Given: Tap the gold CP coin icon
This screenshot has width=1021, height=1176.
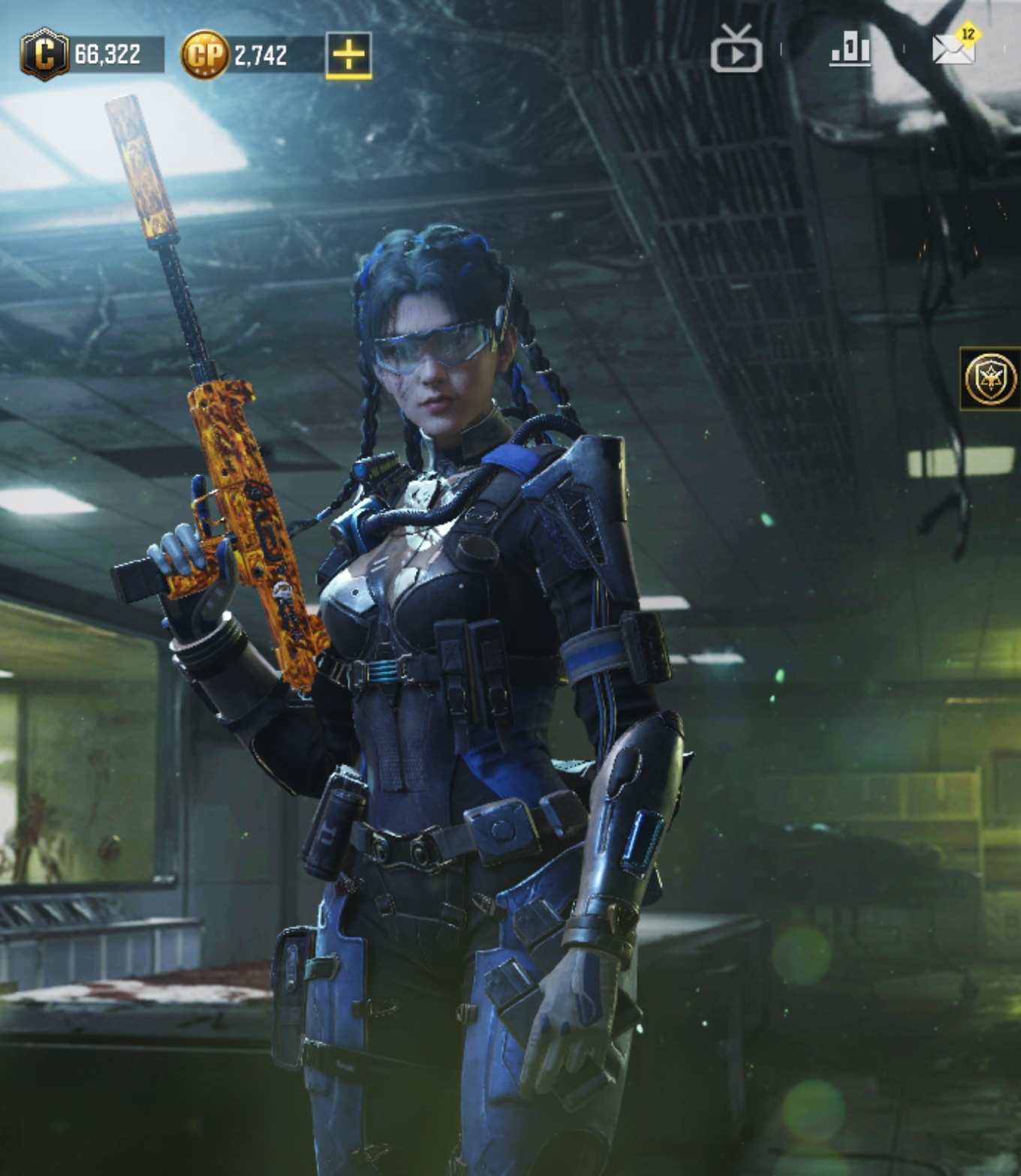Looking at the screenshot, I should tap(204, 55).
